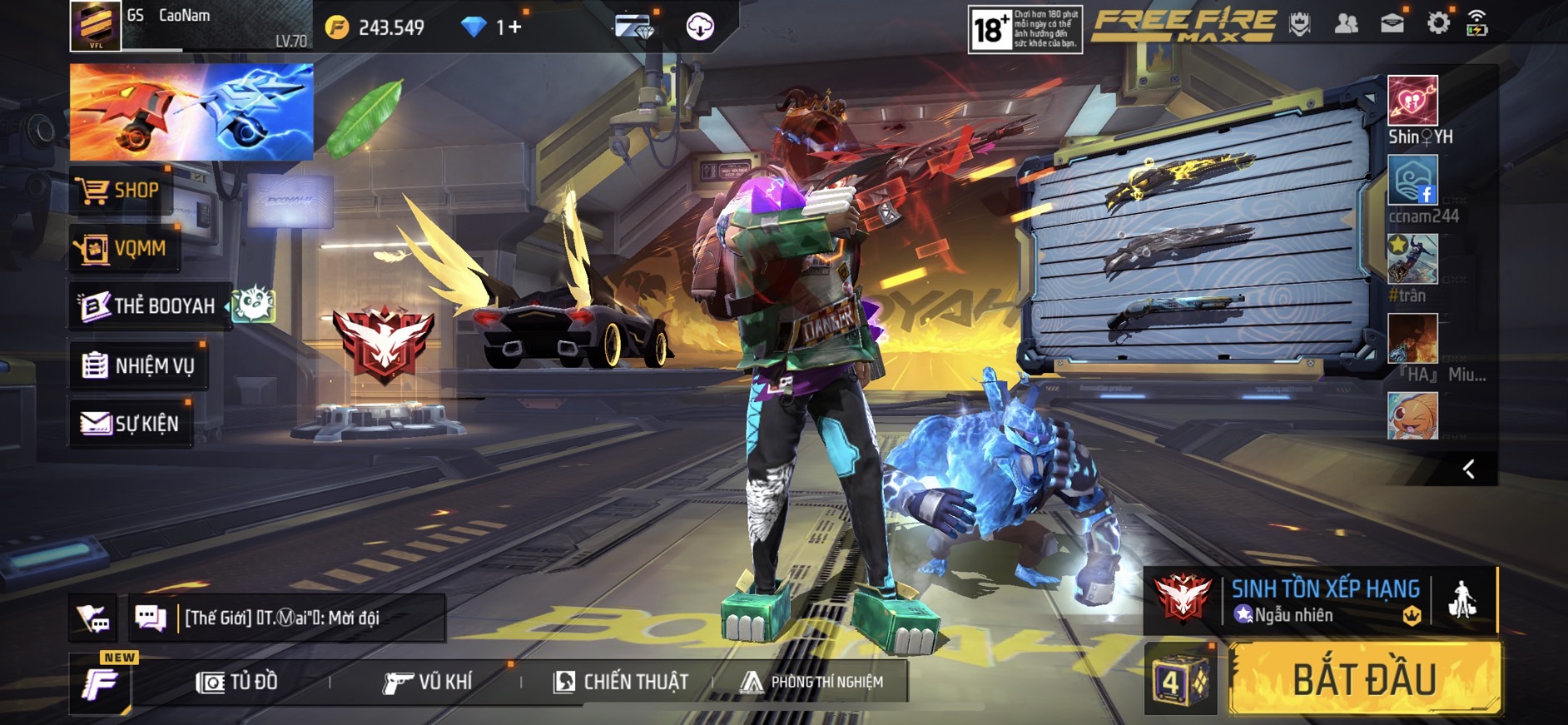1568x725 pixels.
Task: Open the Vũ Khí weapons tab
Action: 428,683
